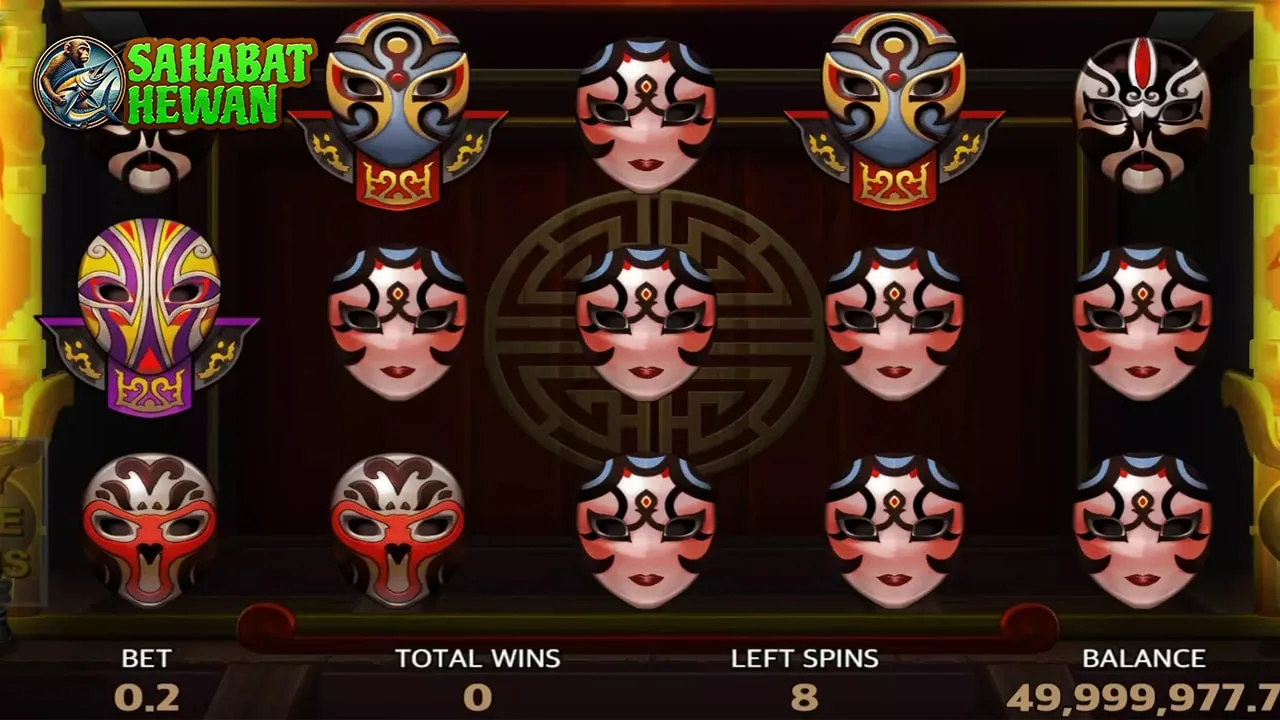Click the BET amount showing 0.2
Viewport: 1280px width, 720px height.
(x=148, y=697)
